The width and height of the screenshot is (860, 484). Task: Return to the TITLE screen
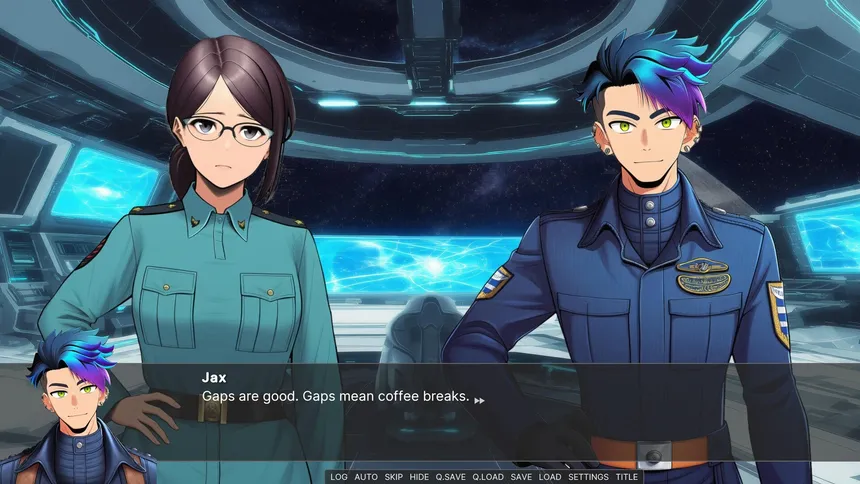click(x=627, y=477)
